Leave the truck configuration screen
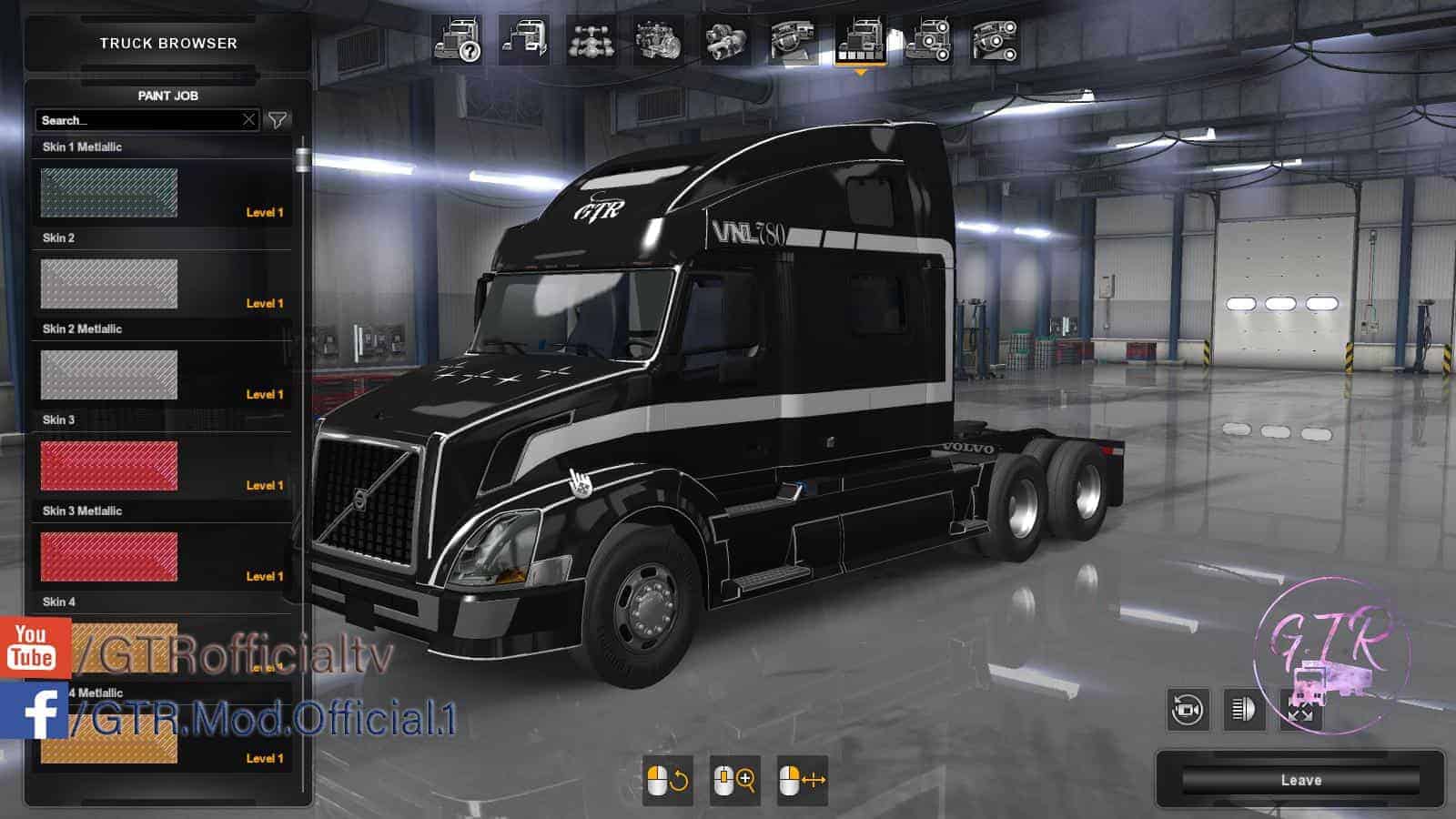 pyautogui.click(x=1300, y=780)
